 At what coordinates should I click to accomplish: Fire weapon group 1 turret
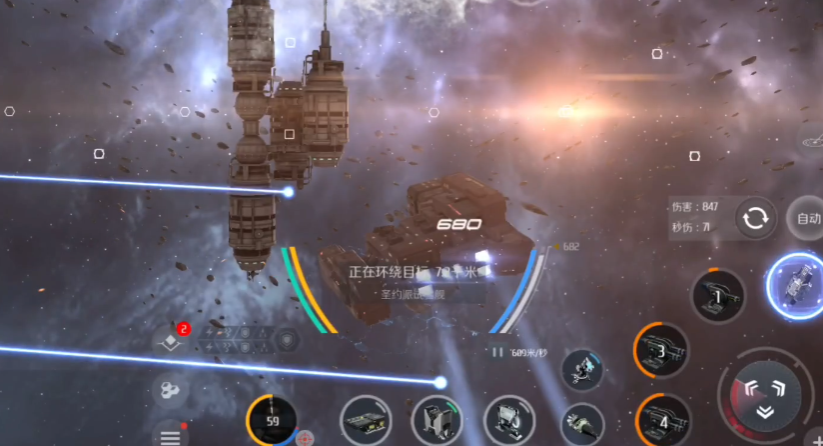[718, 296]
